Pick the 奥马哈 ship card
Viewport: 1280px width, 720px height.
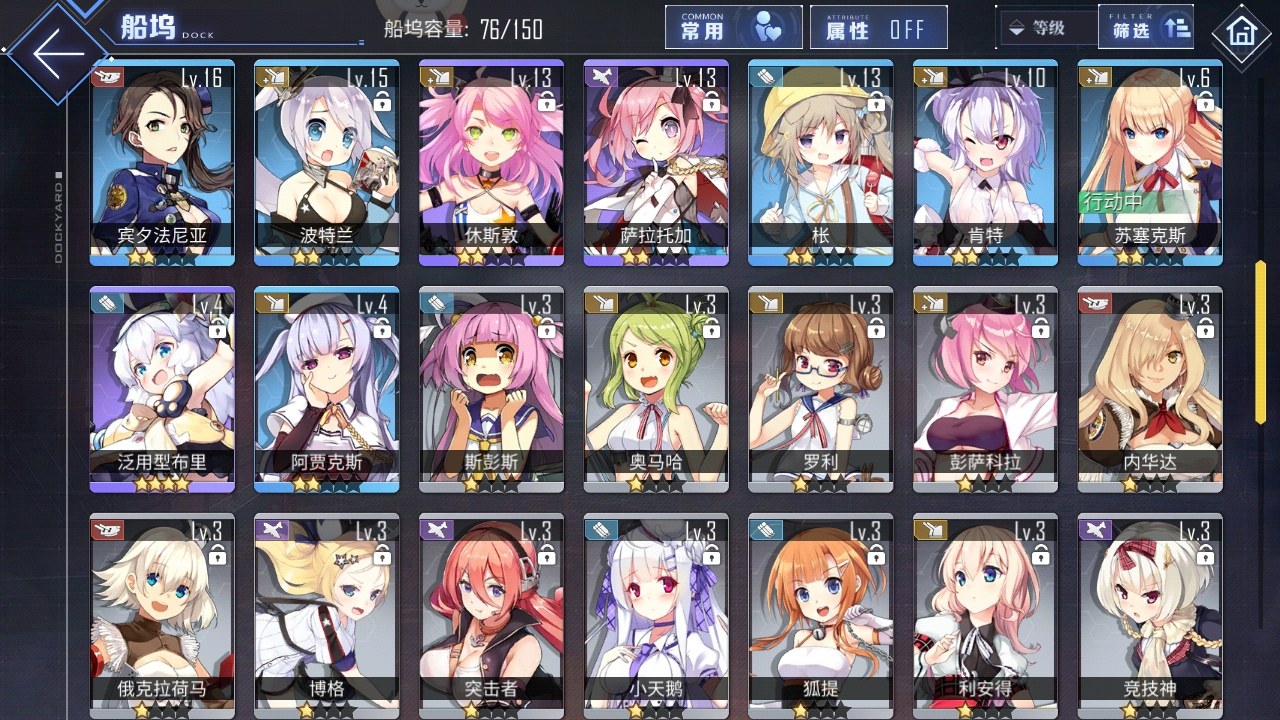coord(656,389)
